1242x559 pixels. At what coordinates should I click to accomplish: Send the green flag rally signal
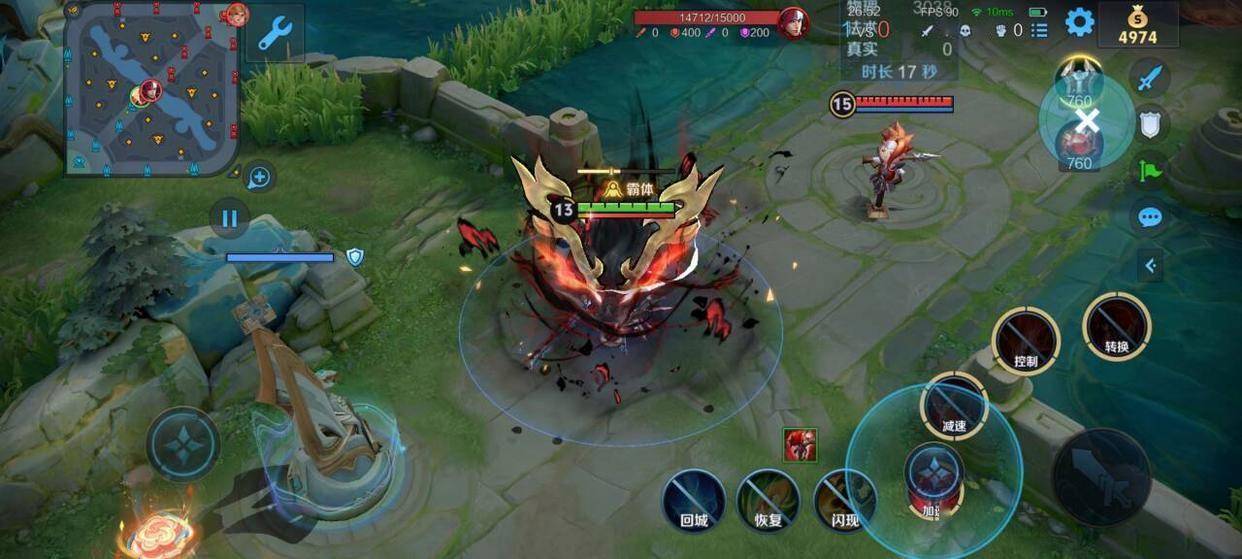(x=1150, y=169)
